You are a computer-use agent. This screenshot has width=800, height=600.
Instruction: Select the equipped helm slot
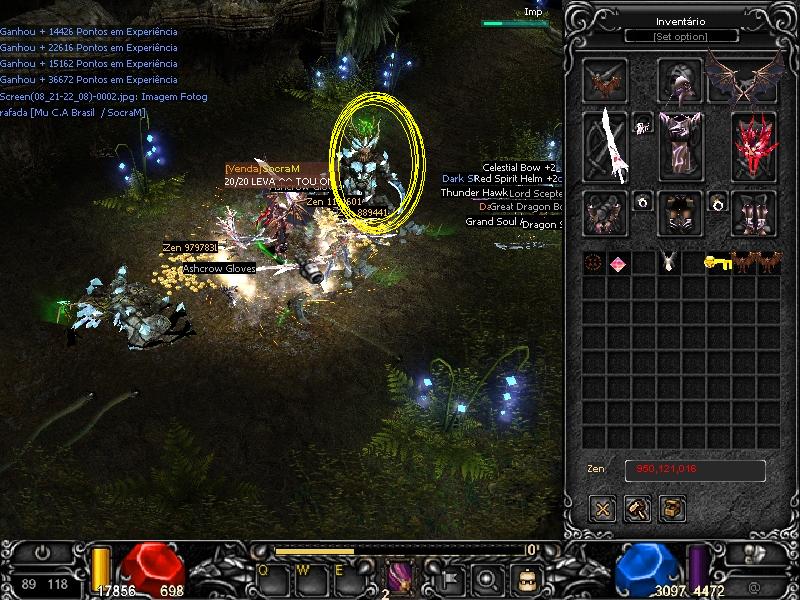[680, 80]
